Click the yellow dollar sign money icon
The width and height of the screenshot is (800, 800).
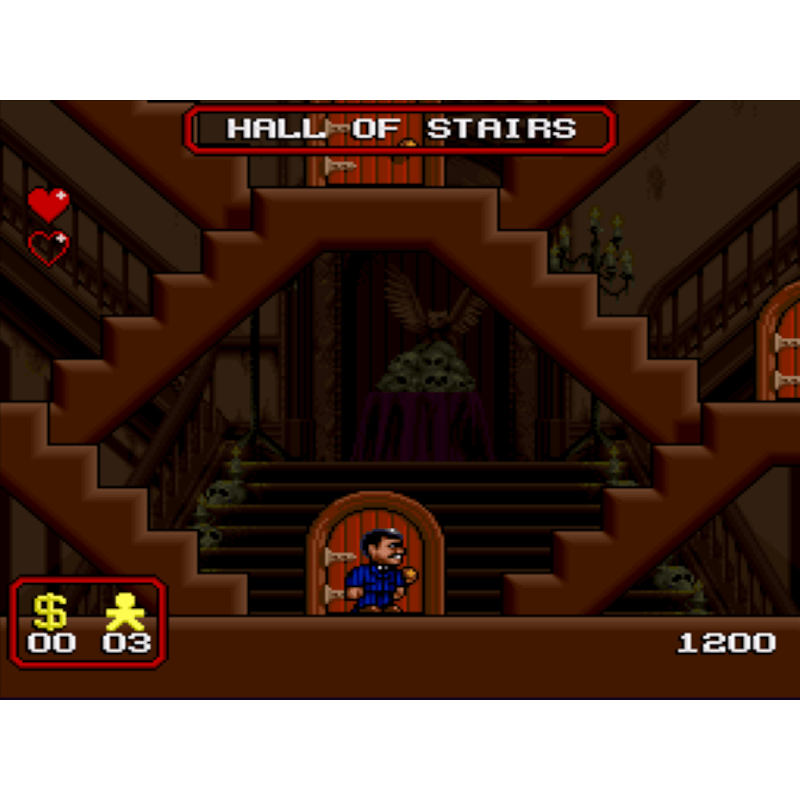point(50,610)
